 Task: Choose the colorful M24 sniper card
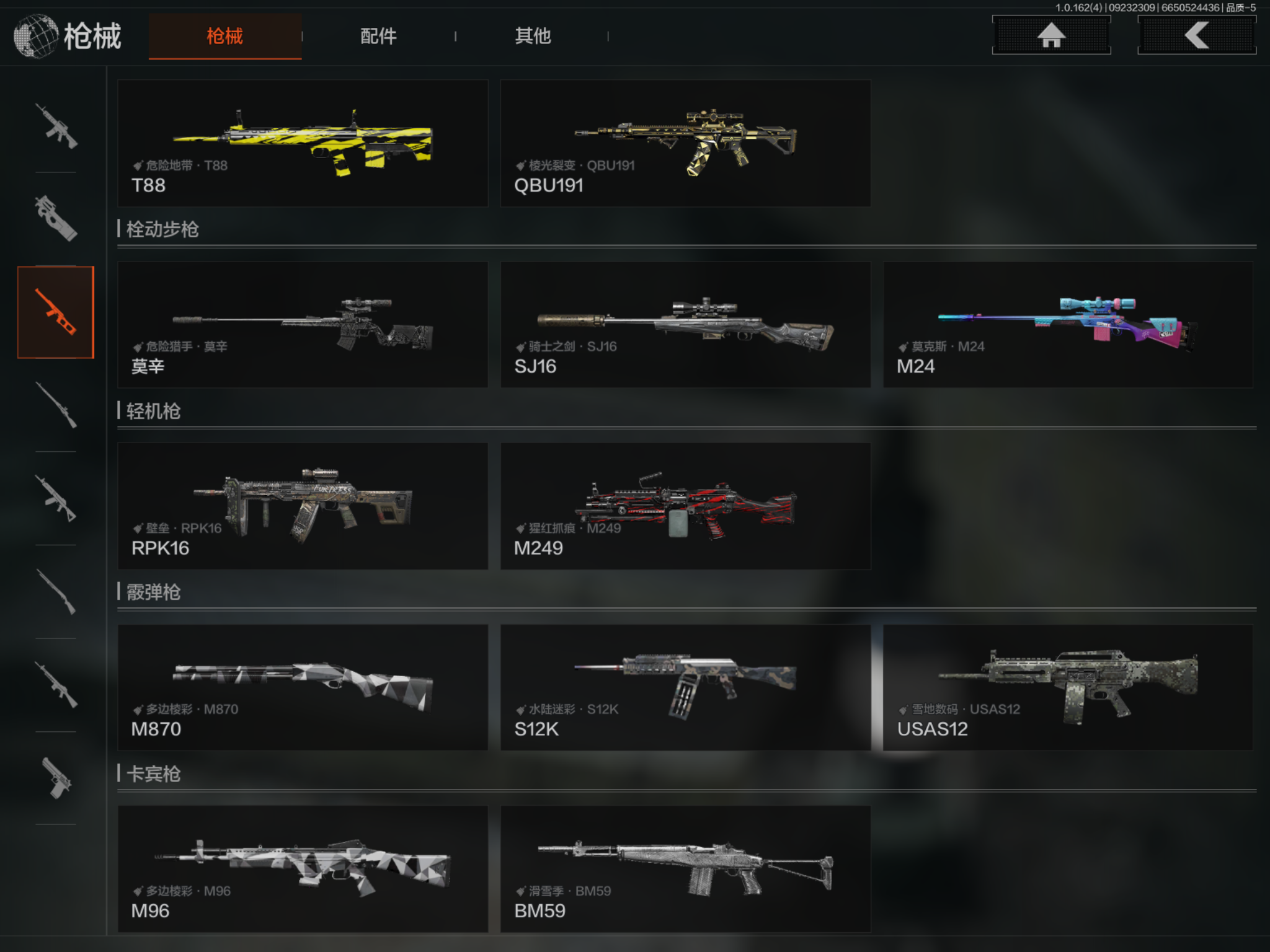(1067, 325)
